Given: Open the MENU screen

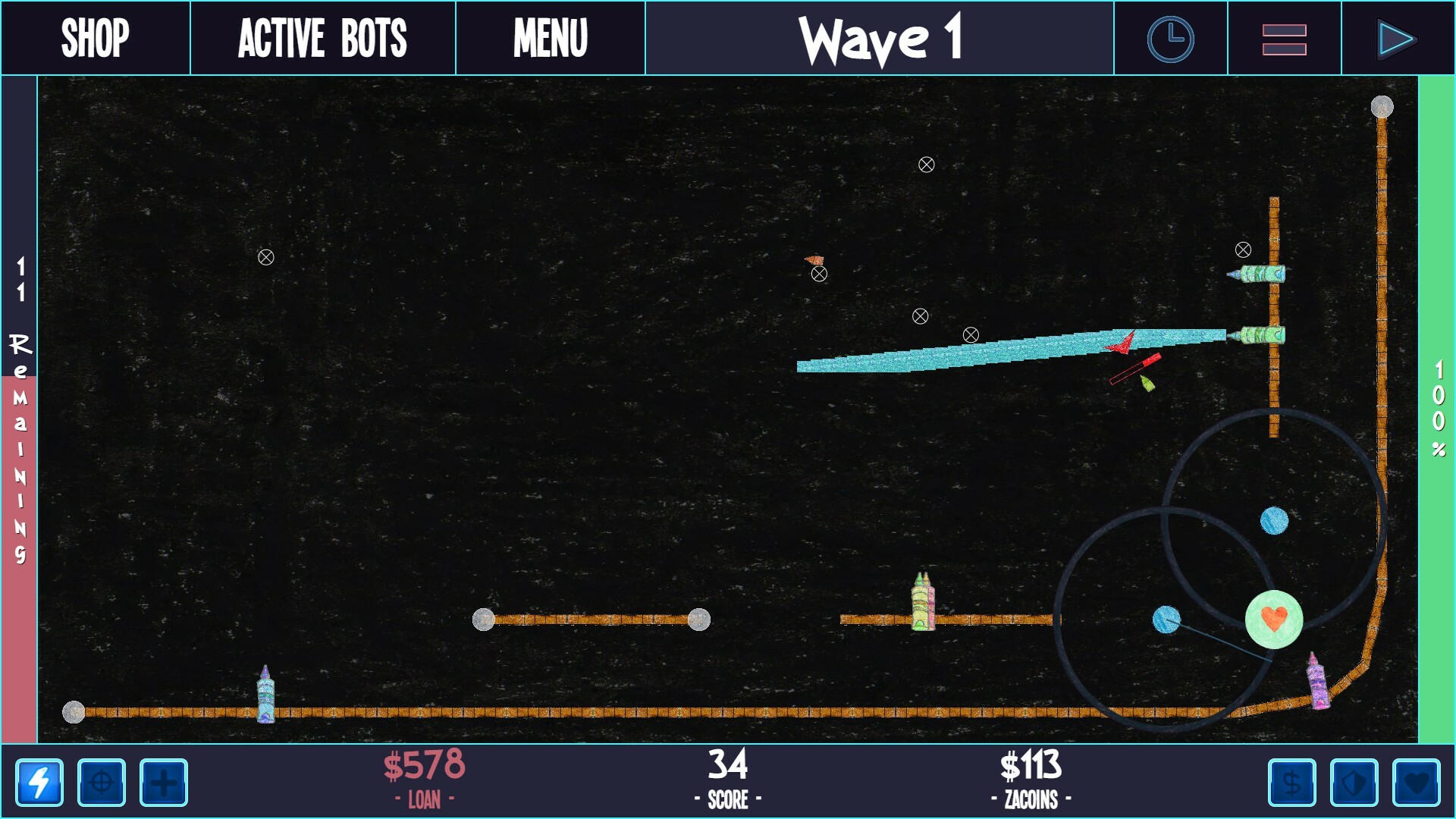Looking at the screenshot, I should pyautogui.click(x=550, y=36).
